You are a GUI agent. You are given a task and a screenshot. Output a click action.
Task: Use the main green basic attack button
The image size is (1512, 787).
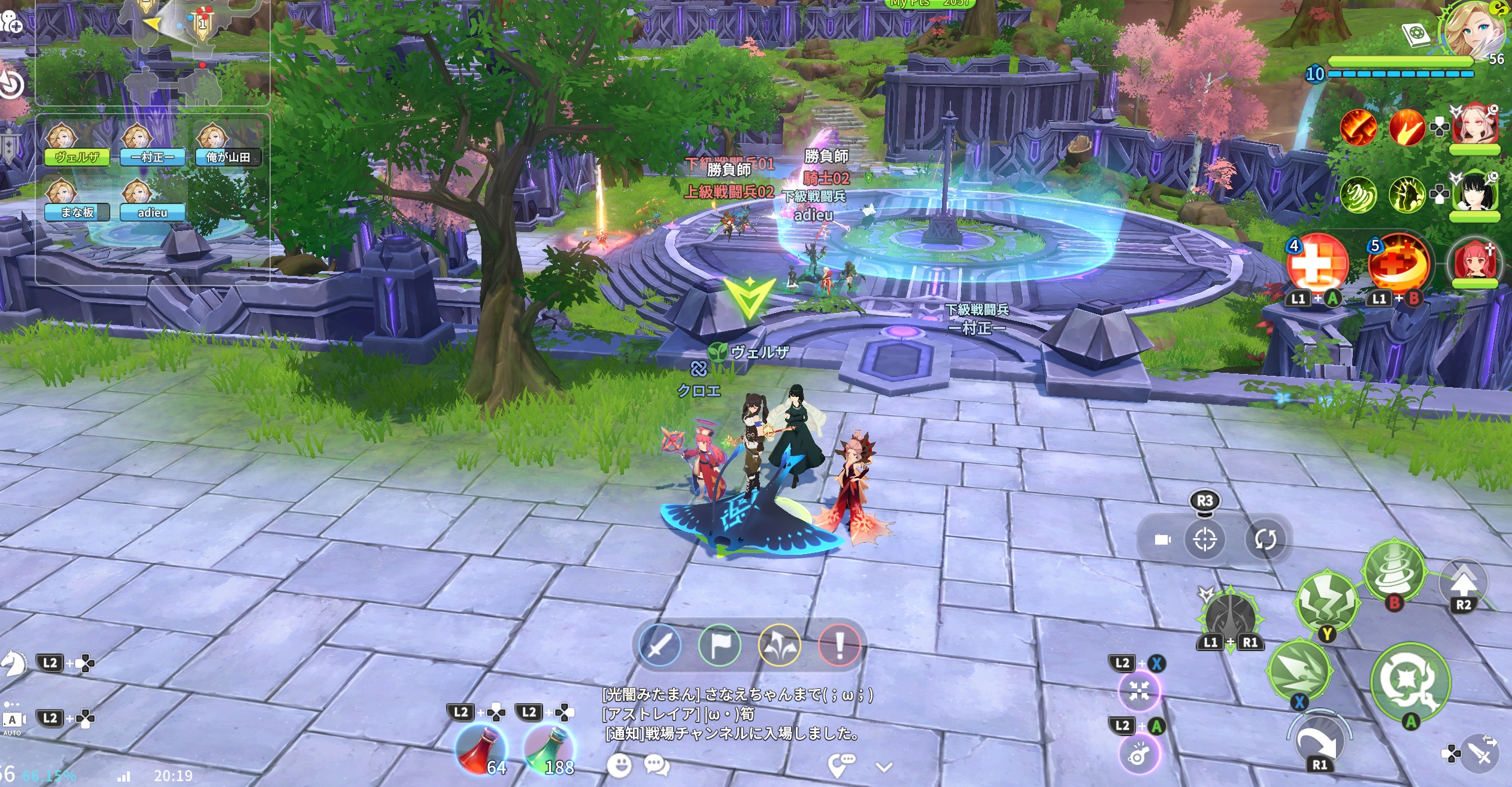[x=1410, y=680]
